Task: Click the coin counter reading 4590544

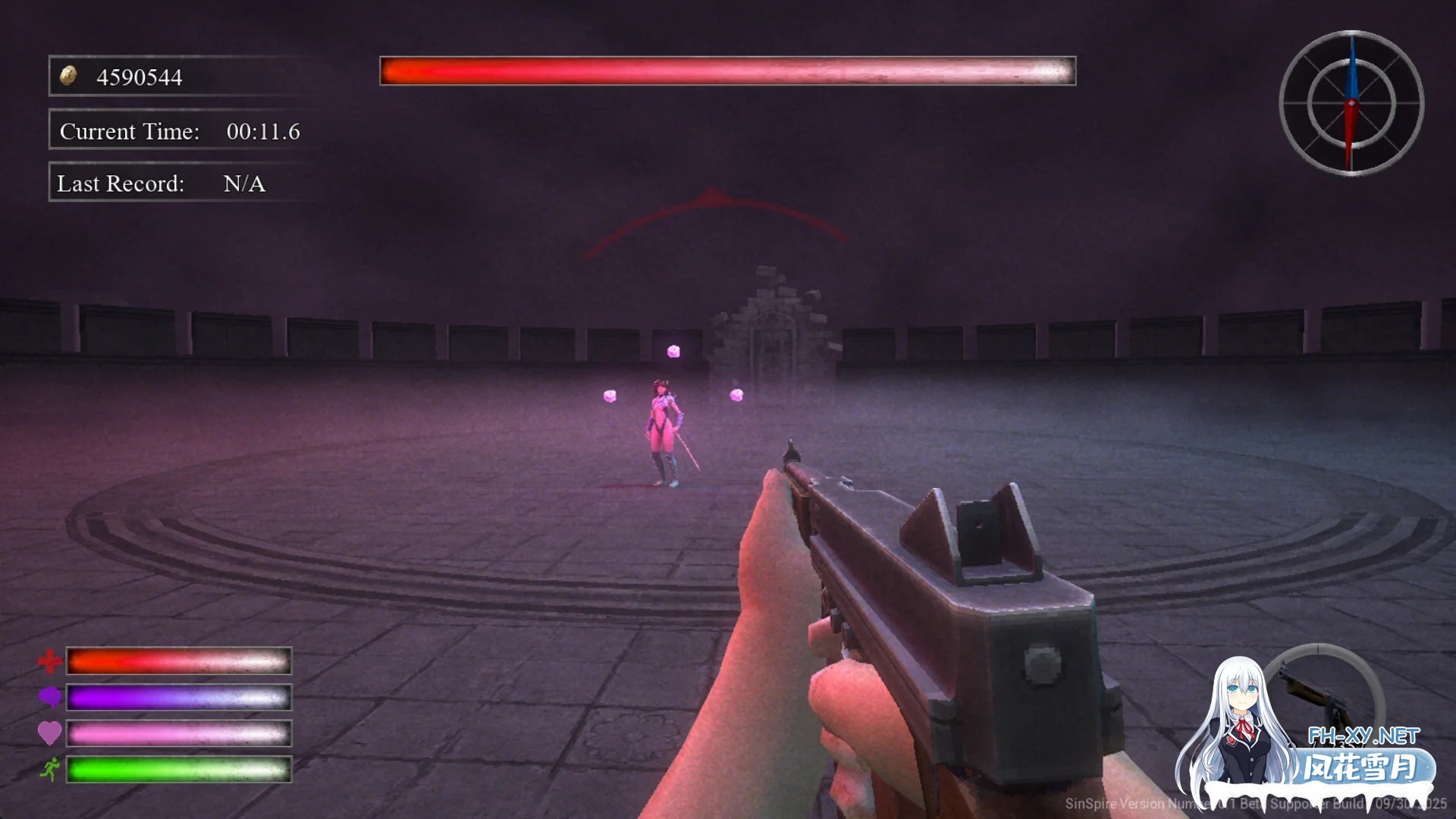Action: click(x=140, y=76)
